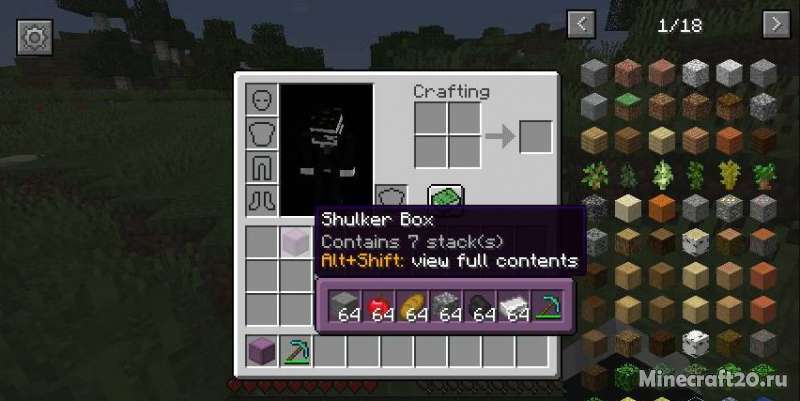
Task: Choose the grass block from item list
Action: click(627, 105)
